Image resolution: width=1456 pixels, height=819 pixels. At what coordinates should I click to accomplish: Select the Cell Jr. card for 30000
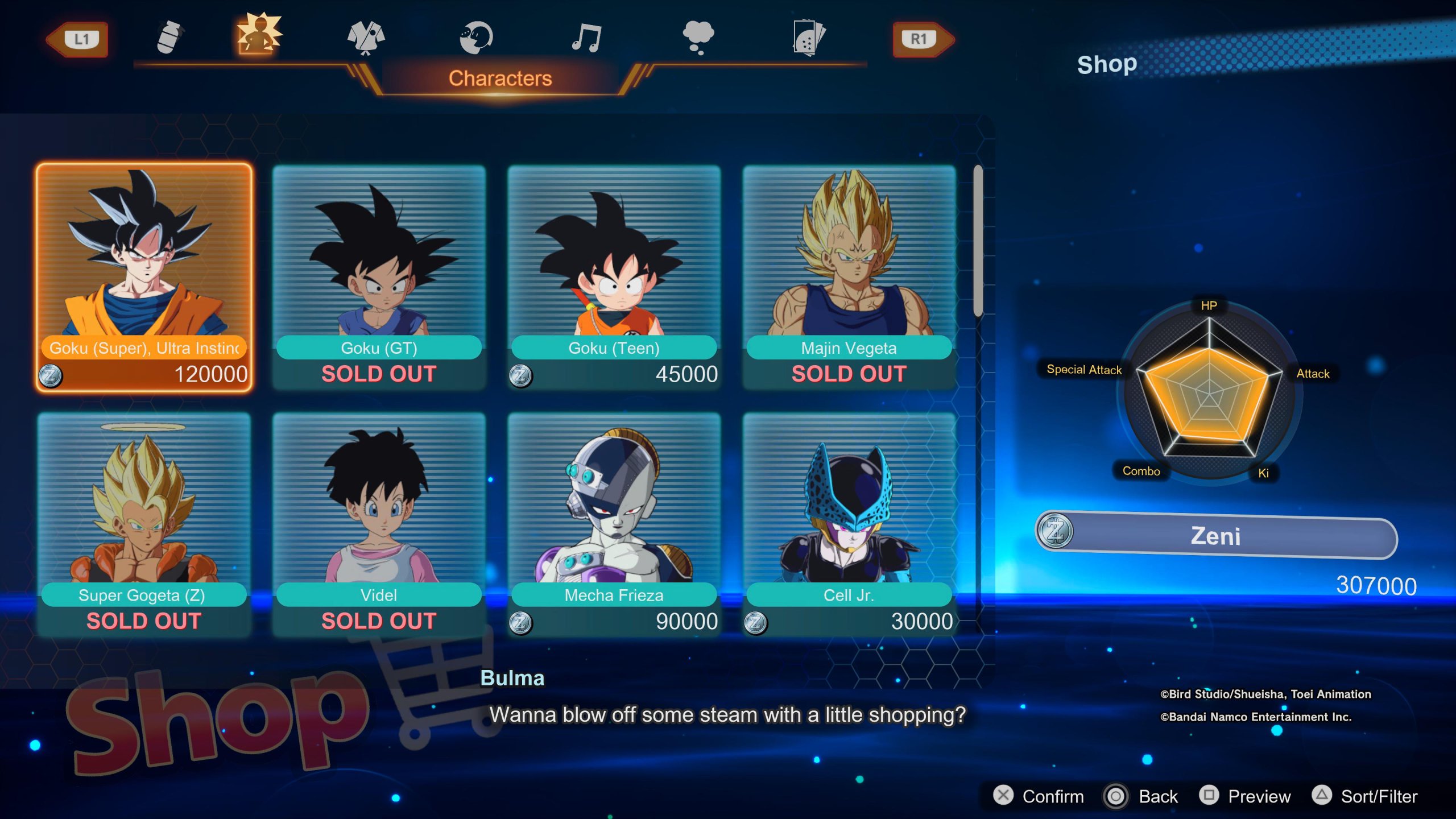[849, 524]
